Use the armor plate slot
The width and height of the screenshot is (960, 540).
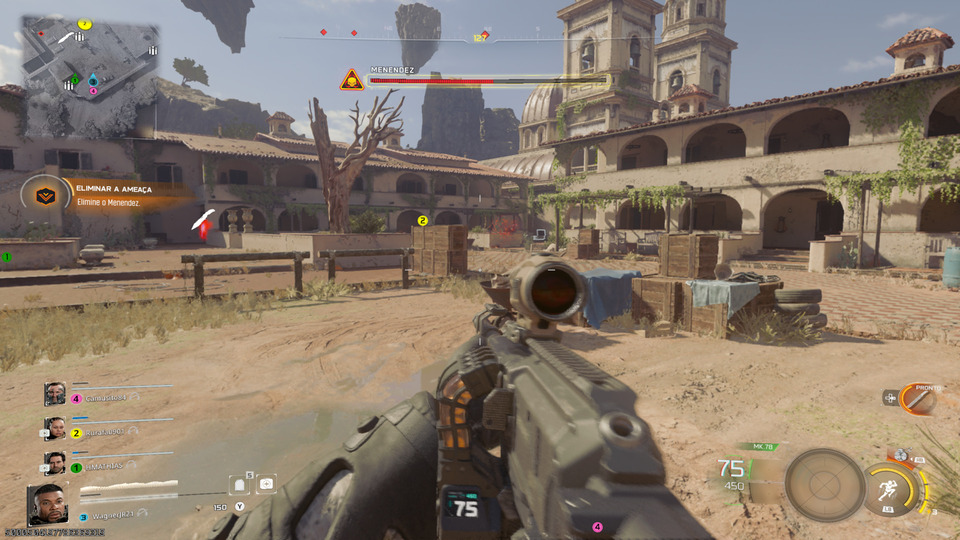pos(240,484)
